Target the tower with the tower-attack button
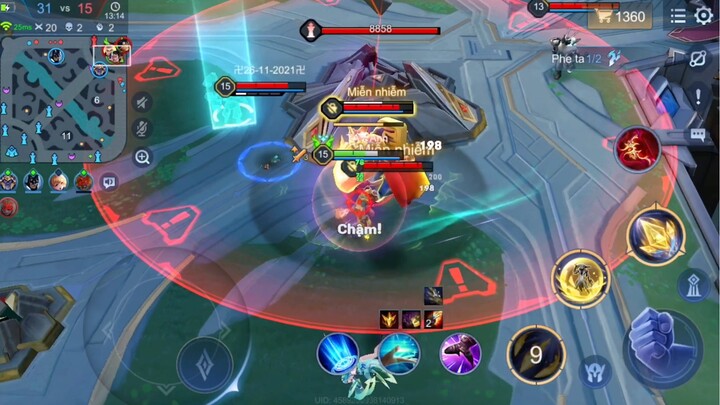Image resolution: width=720 pixels, height=405 pixels. pos(694,286)
